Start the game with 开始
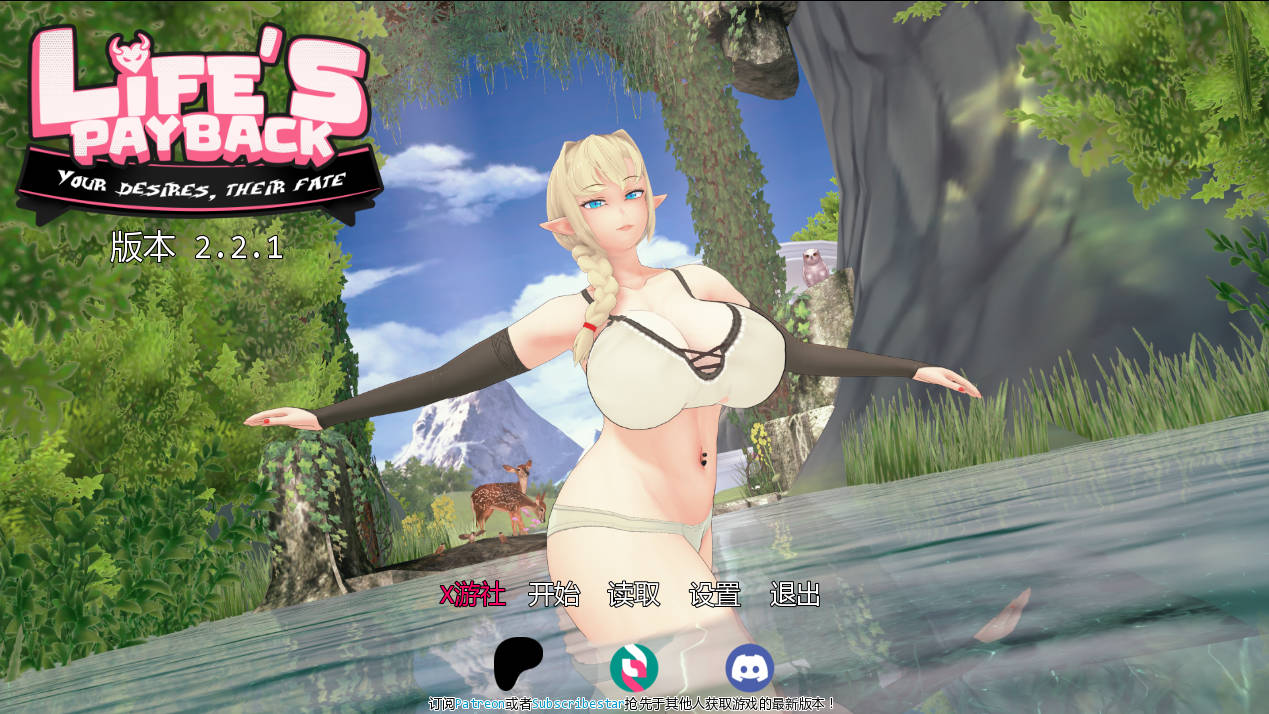 coord(553,595)
